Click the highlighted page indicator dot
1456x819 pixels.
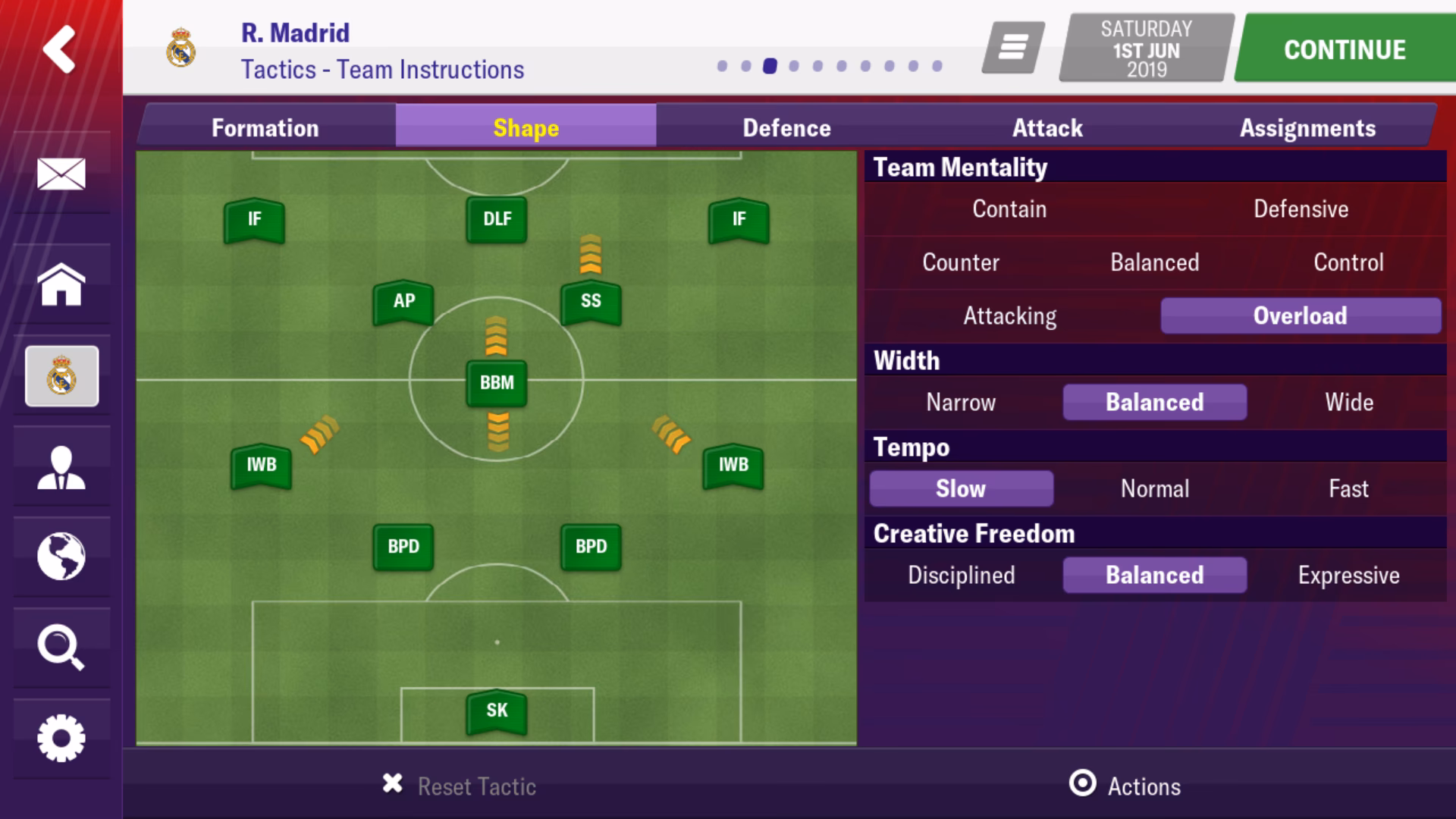pyautogui.click(x=770, y=67)
